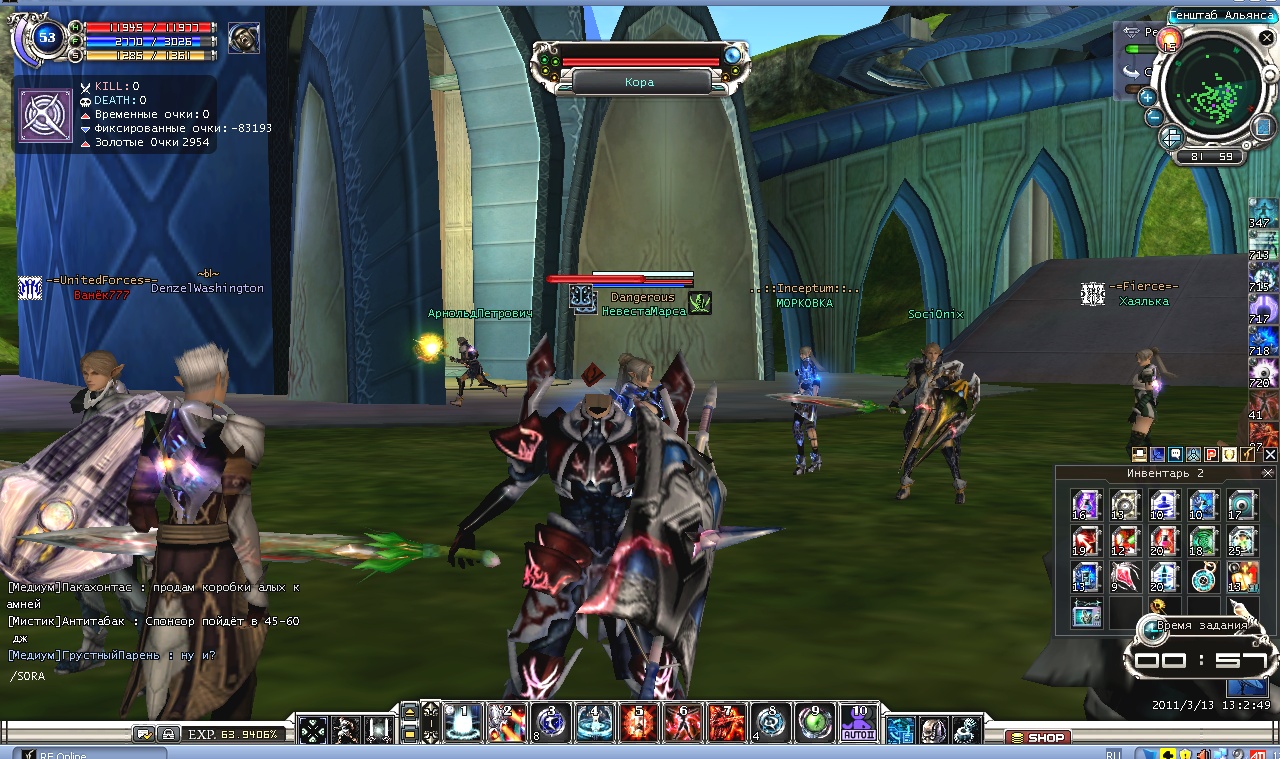Select the green orb item in slot 9
Viewport: 1280px width, 759px height.
pyautogui.click(x=814, y=722)
